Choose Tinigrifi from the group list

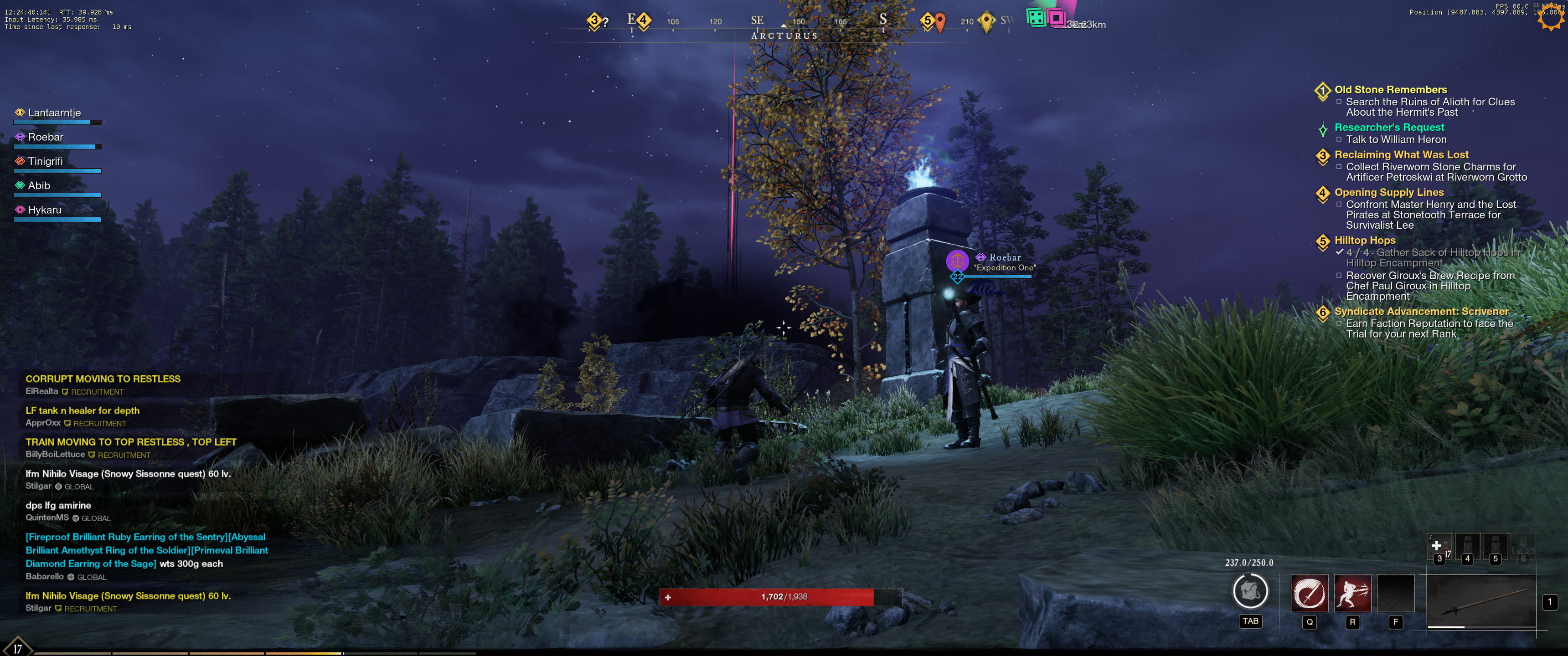point(45,161)
